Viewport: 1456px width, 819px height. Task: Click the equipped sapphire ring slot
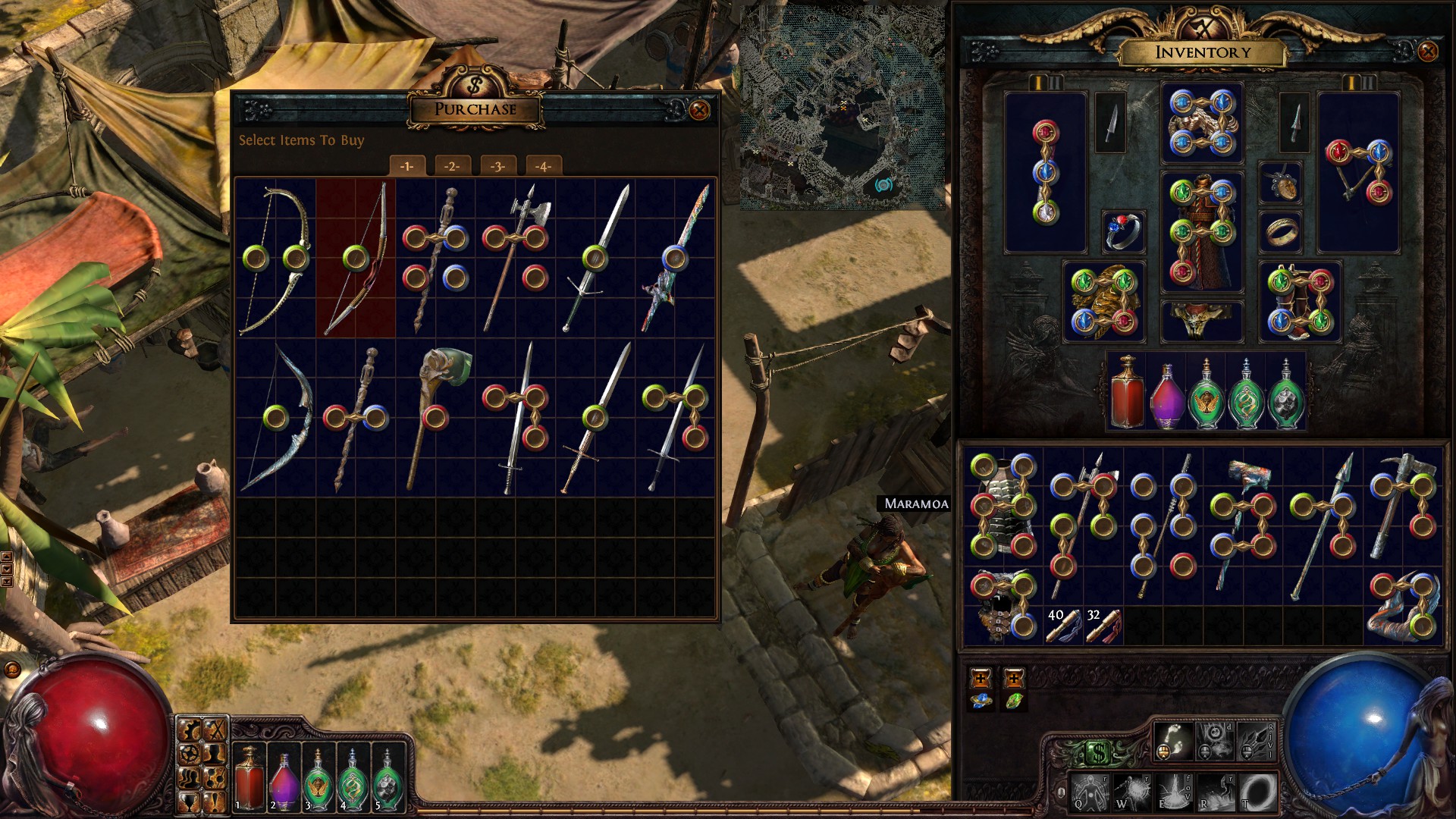(x=1123, y=231)
